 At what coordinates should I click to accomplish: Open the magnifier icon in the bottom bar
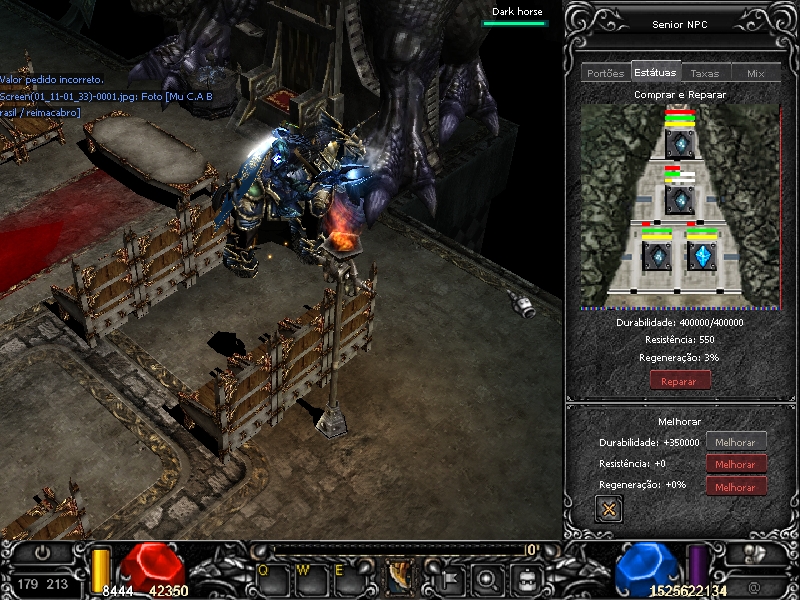tap(486, 577)
